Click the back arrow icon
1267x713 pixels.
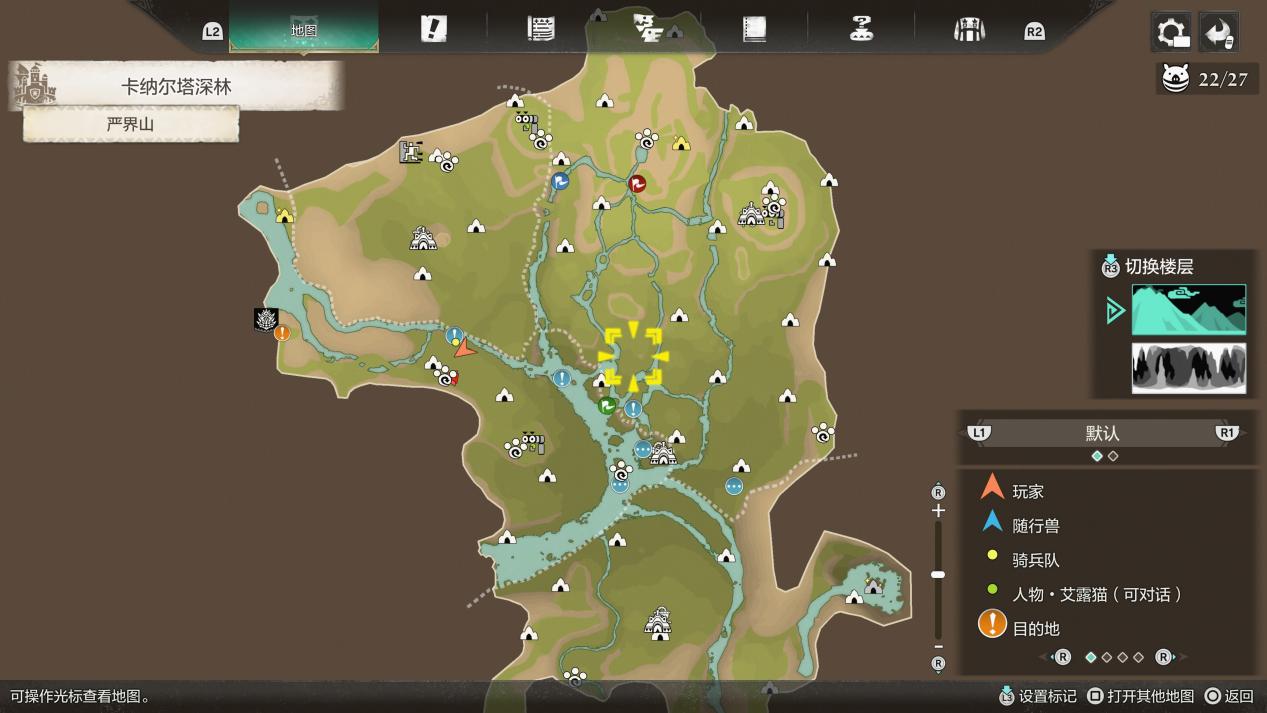coord(1218,32)
